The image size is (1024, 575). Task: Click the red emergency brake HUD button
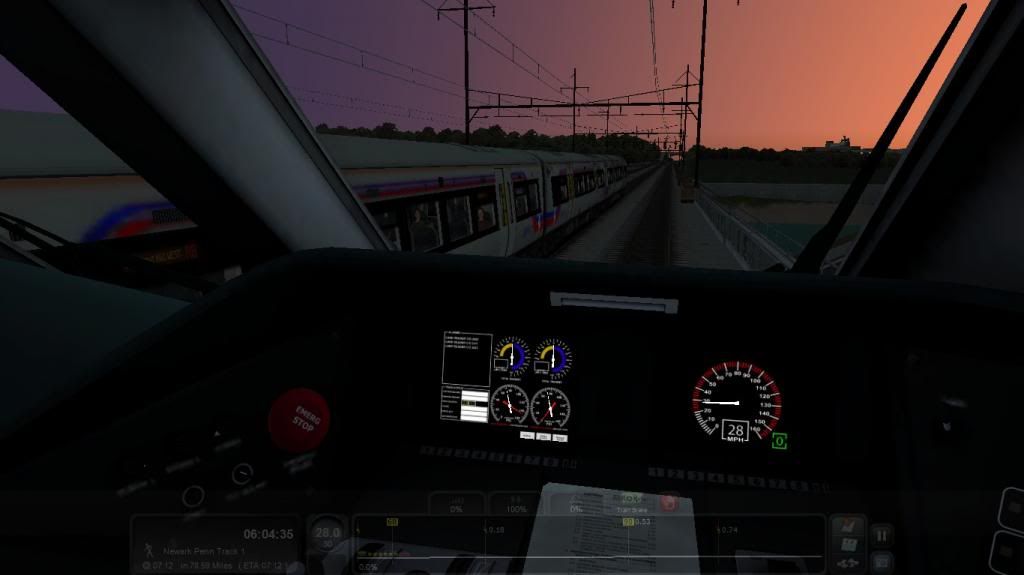pyautogui.click(x=668, y=503)
